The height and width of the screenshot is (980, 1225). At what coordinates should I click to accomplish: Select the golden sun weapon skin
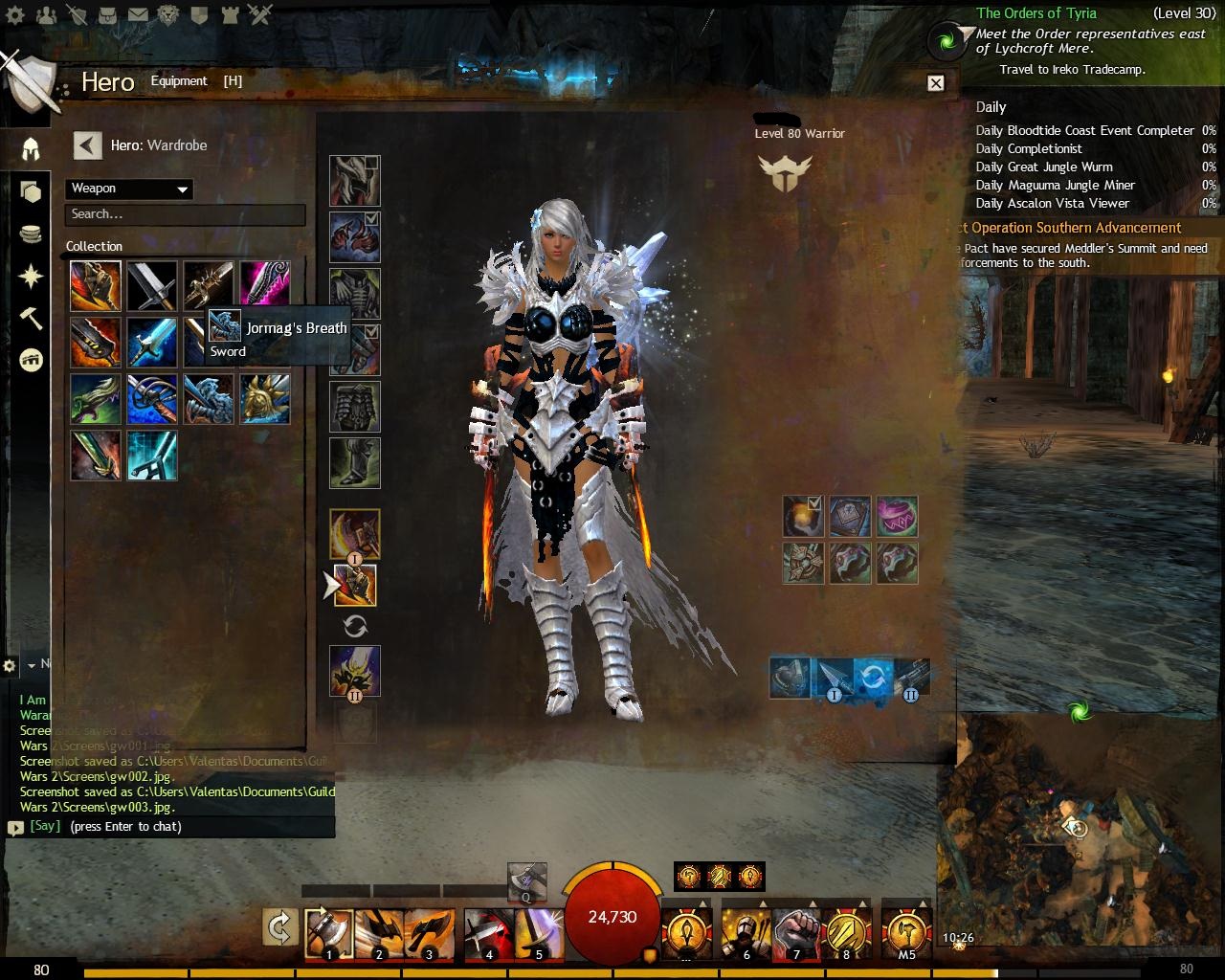click(264, 399)
